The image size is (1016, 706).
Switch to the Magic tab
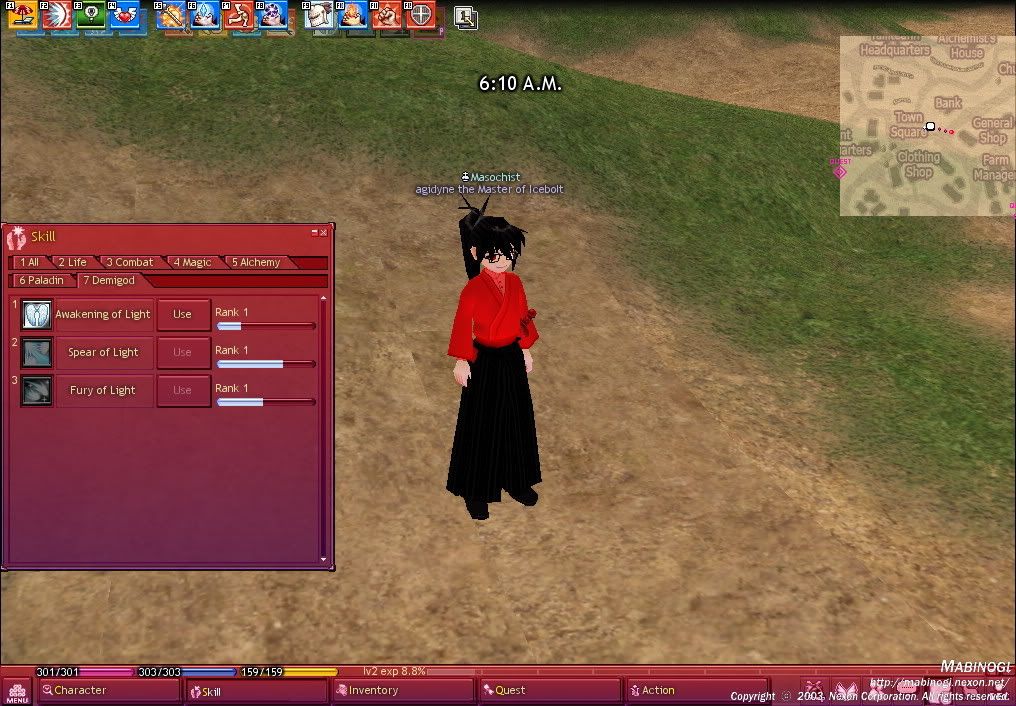pos(192,262)
